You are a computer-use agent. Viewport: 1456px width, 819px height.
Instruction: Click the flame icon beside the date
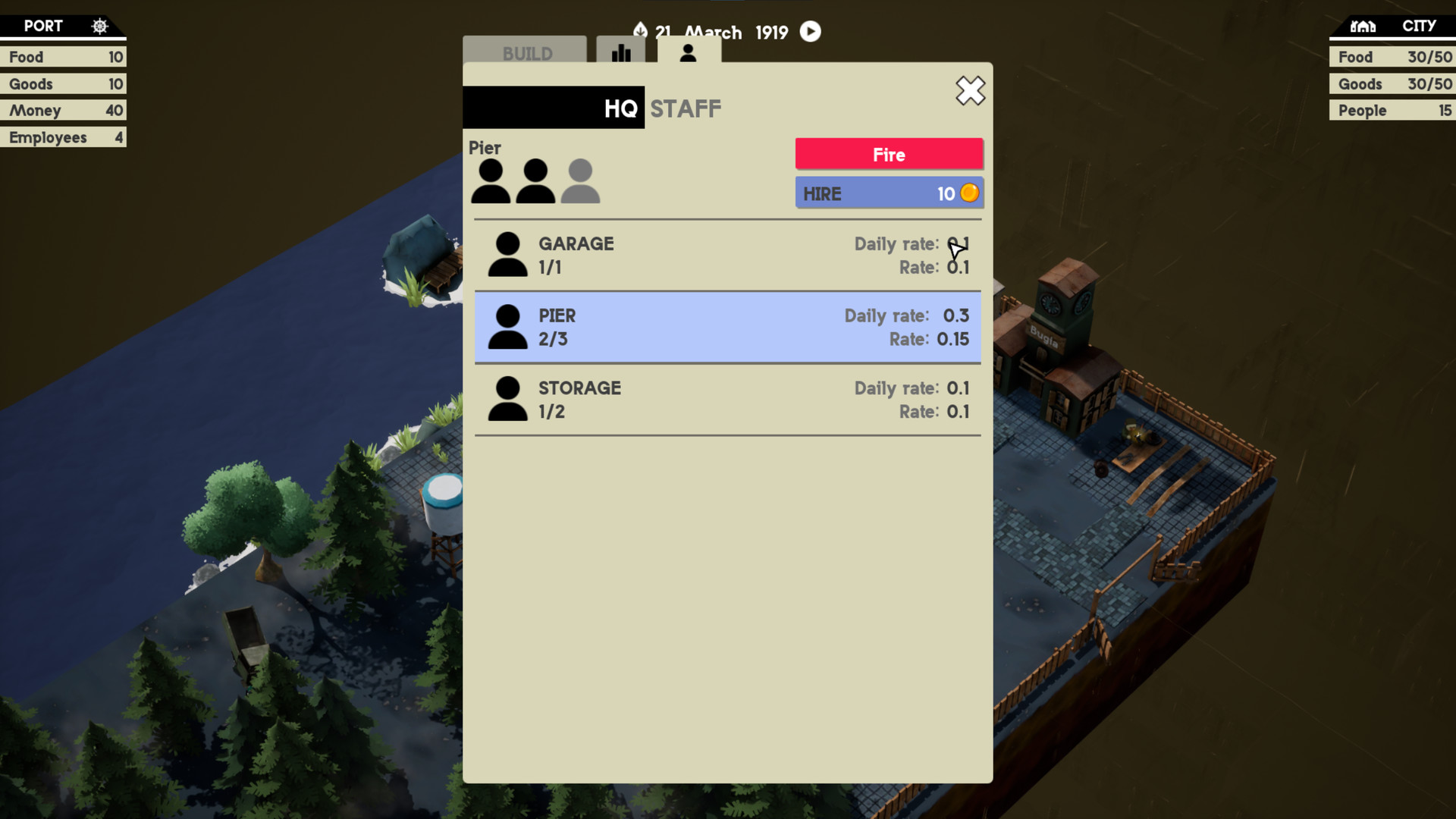pyautogui.click(x=641, y=30)
